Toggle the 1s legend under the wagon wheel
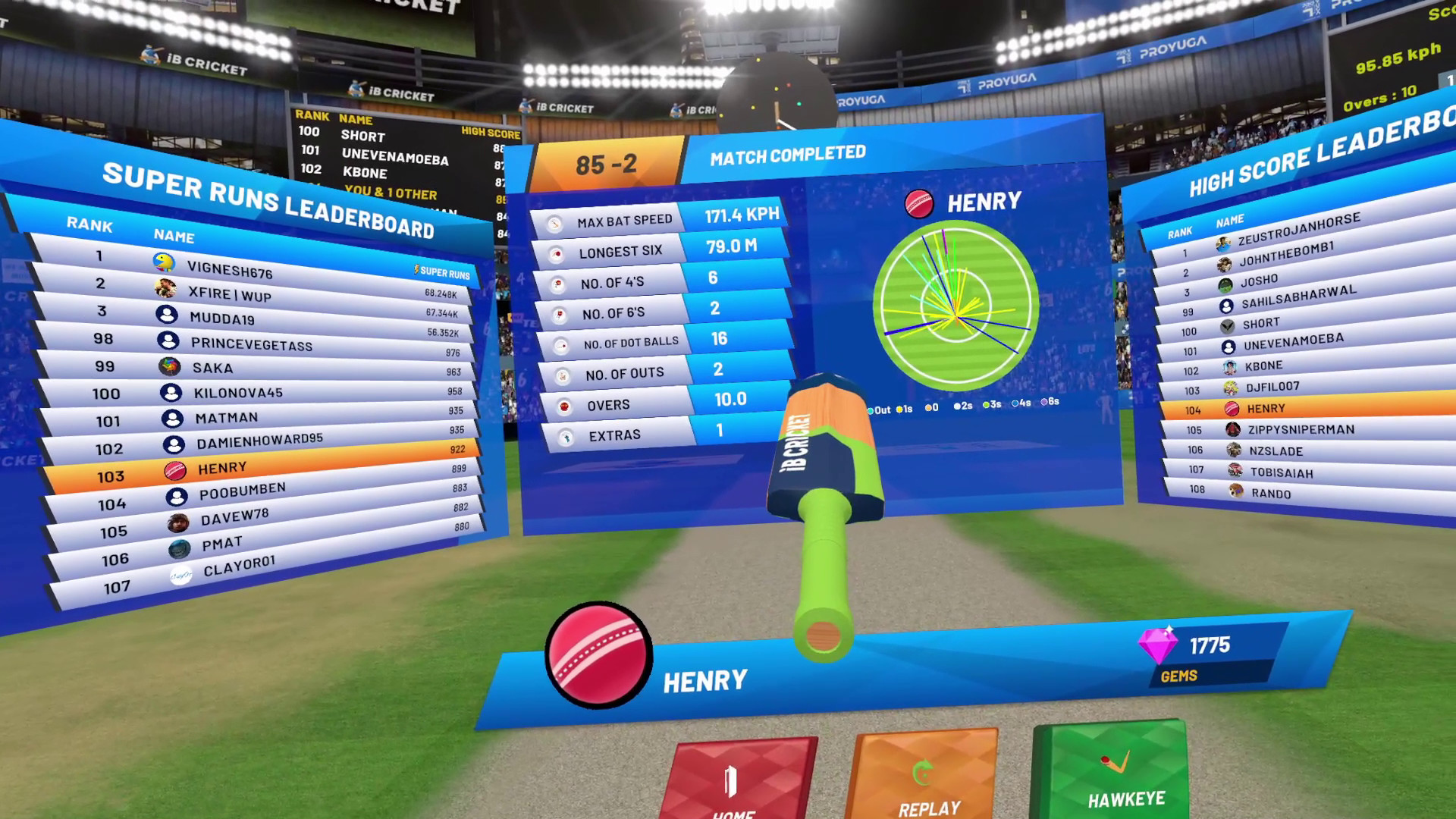This screenshot has width=1456, height=819. (x=899, y=409)
